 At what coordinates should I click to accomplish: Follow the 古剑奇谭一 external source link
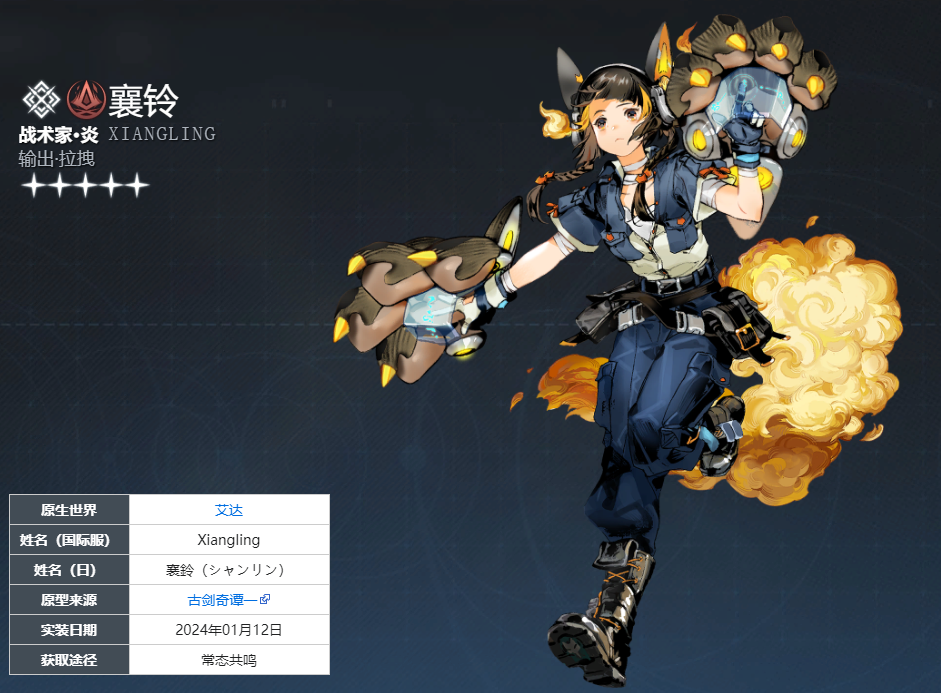[223, 600]
